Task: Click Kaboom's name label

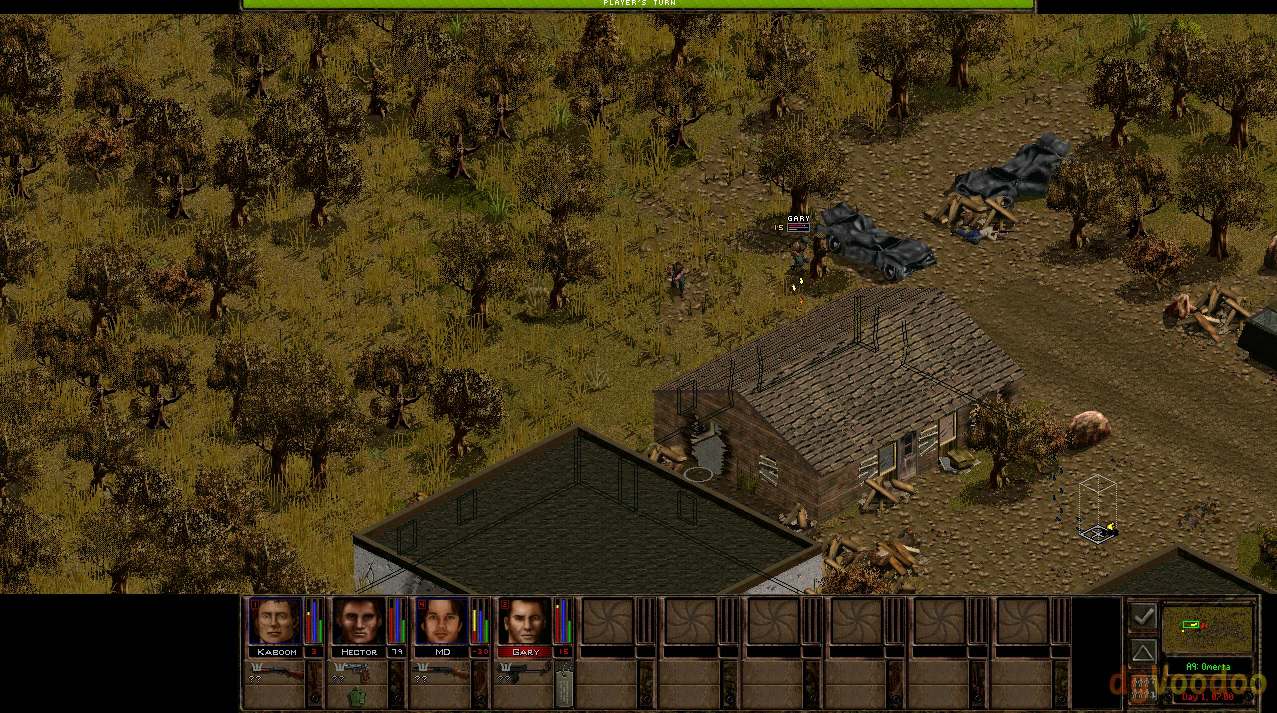Action: point(276,652)
